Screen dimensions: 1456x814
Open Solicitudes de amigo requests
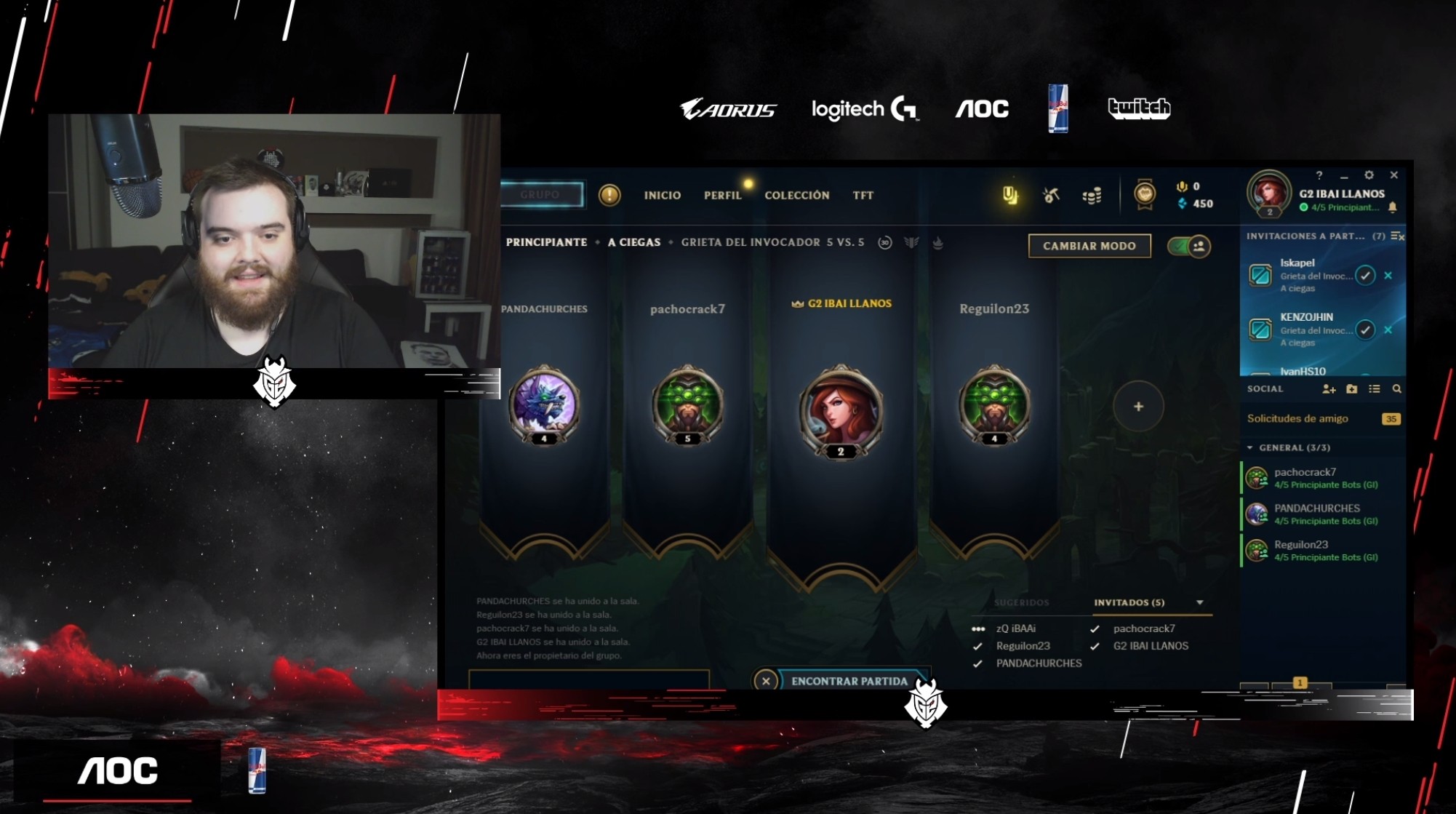point(1297,418)
